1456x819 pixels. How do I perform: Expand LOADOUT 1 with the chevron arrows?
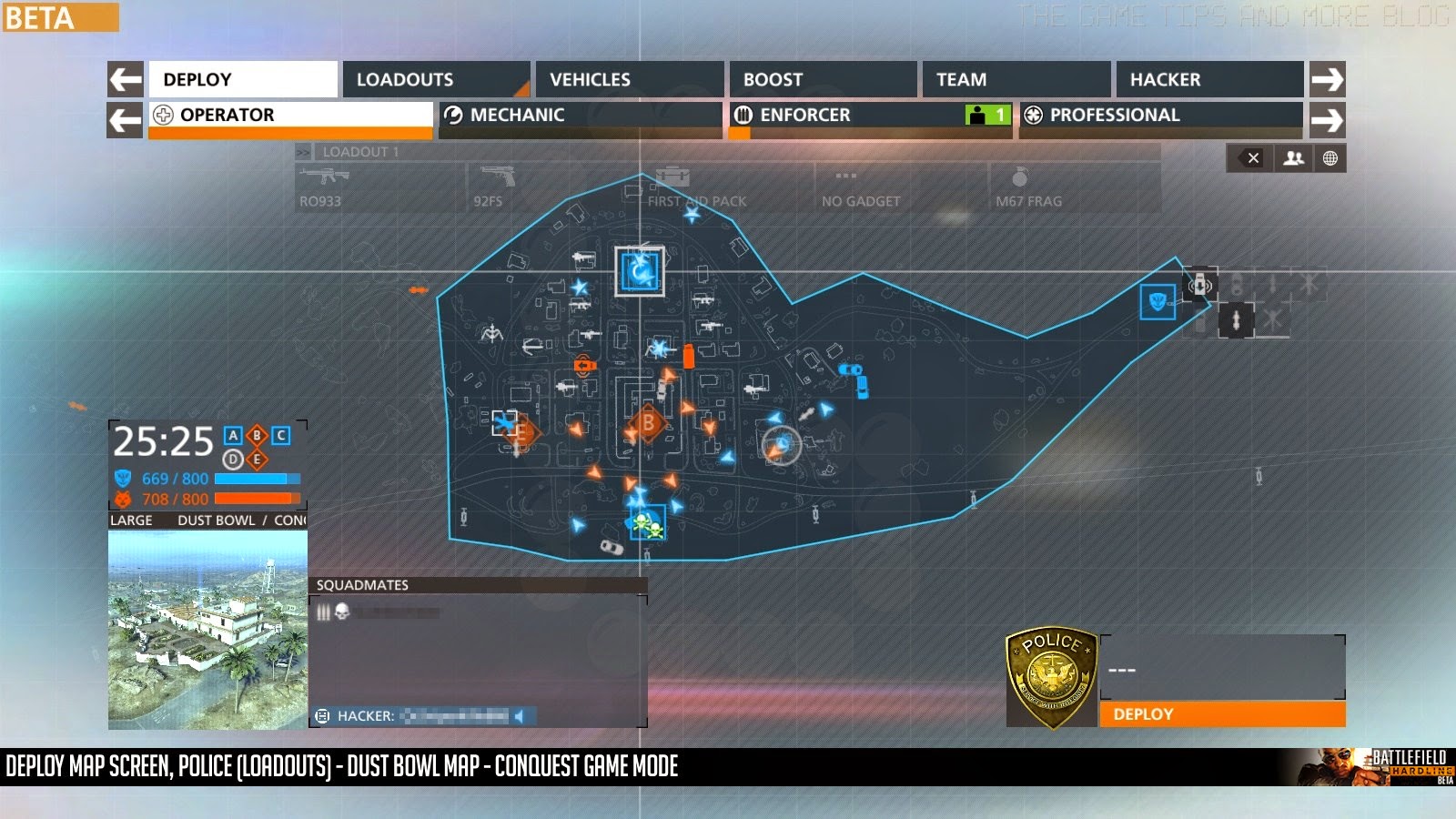coord(303,151)
